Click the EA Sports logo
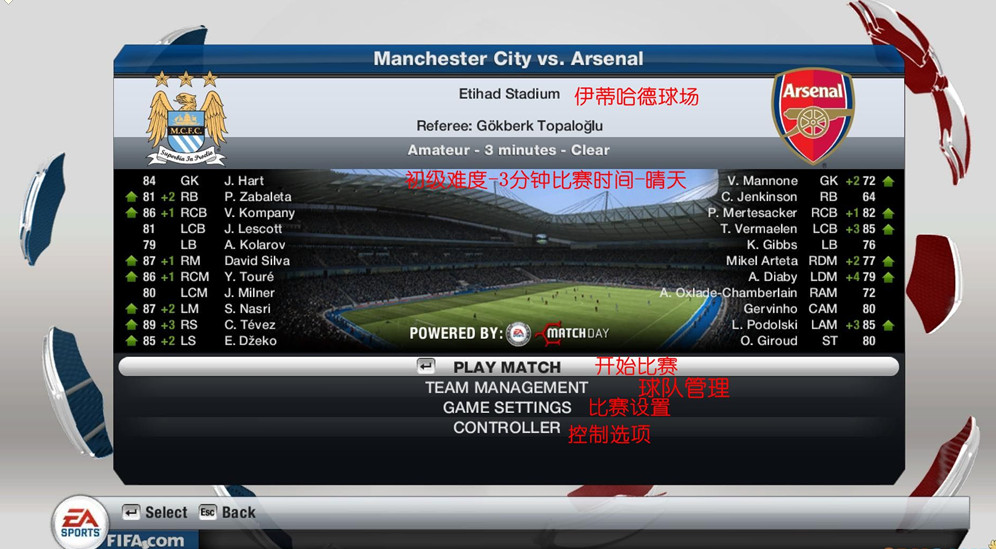Viewport: 996px width, 549px height. pyautogui.click(x=81, y=519)
